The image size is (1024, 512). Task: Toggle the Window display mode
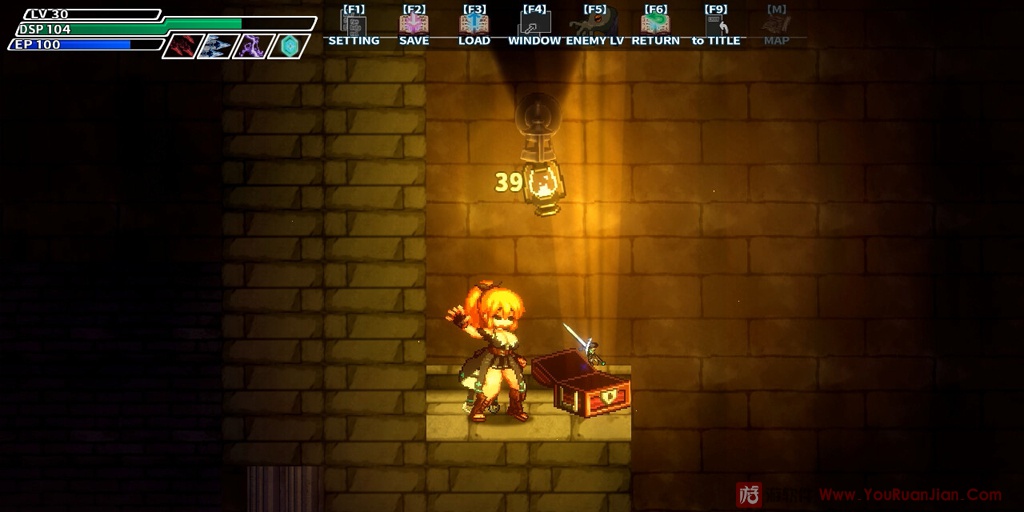pos(534,25)
